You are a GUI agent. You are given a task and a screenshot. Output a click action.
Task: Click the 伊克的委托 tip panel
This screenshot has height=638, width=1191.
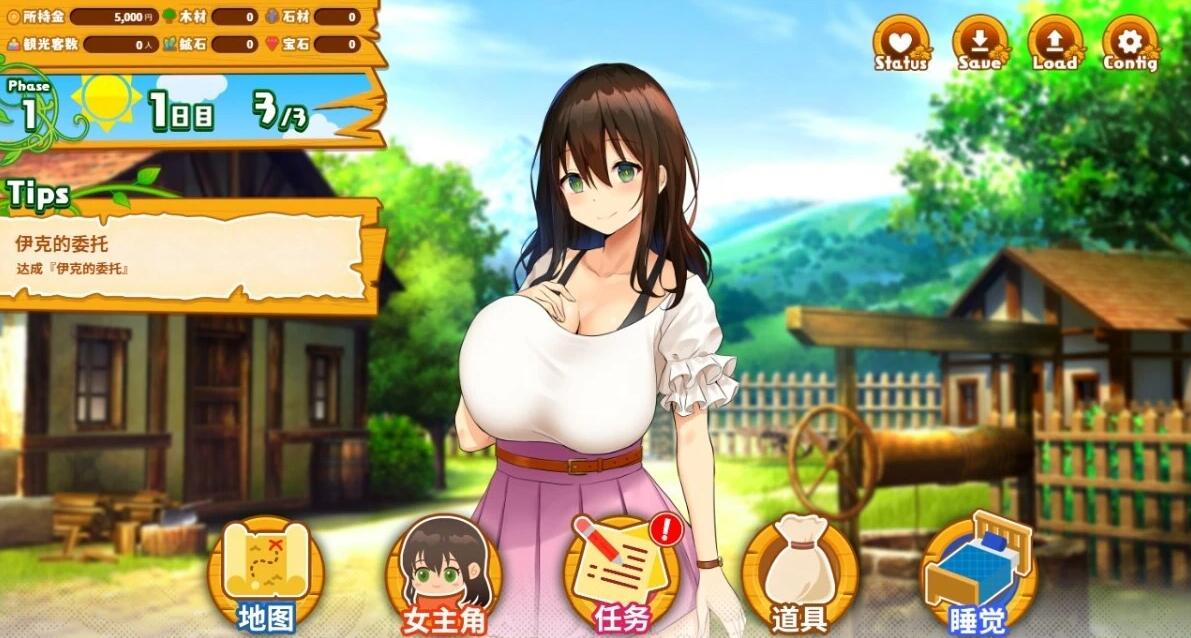187,256
